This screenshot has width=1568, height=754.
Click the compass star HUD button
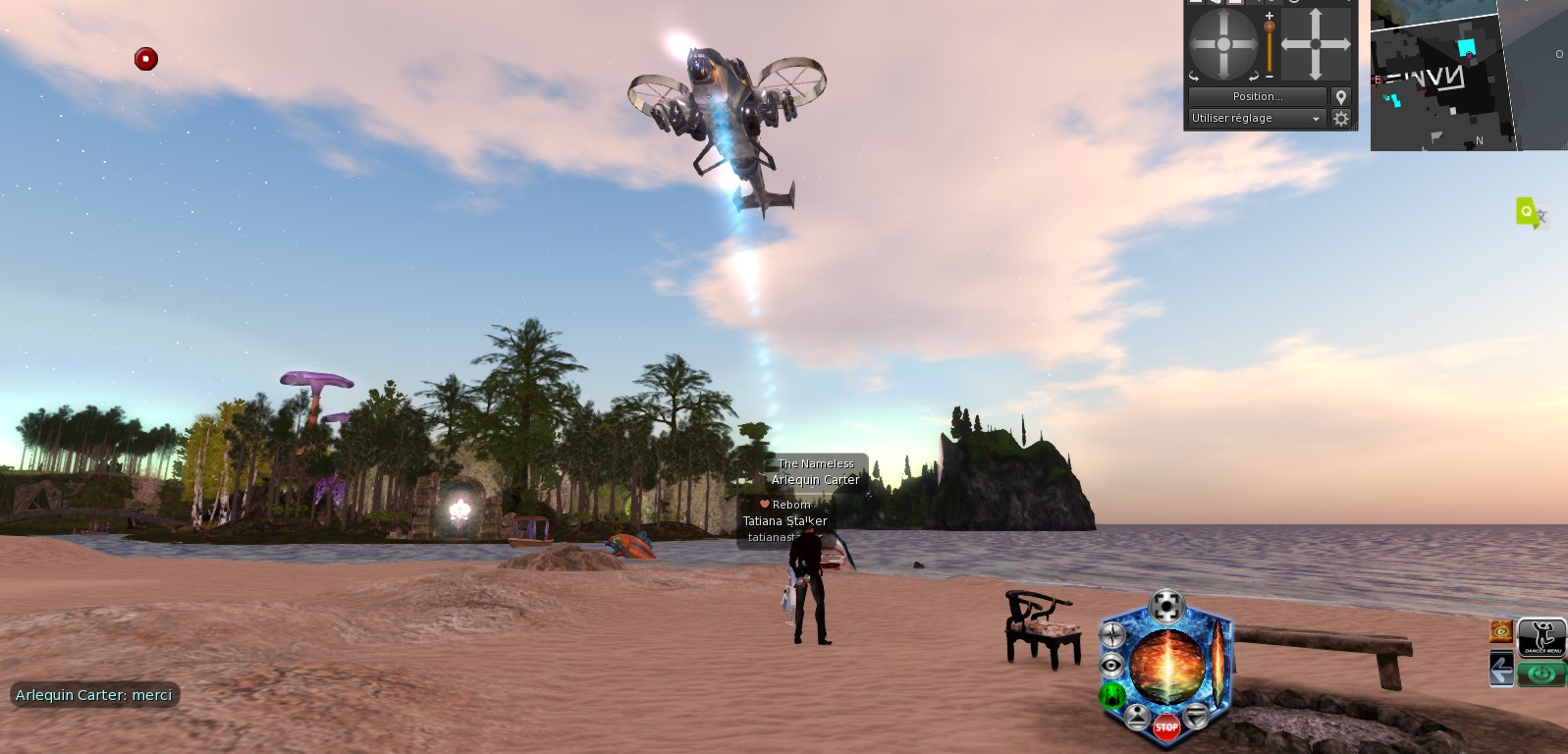pyautogui.click(x=1112, y=636)
